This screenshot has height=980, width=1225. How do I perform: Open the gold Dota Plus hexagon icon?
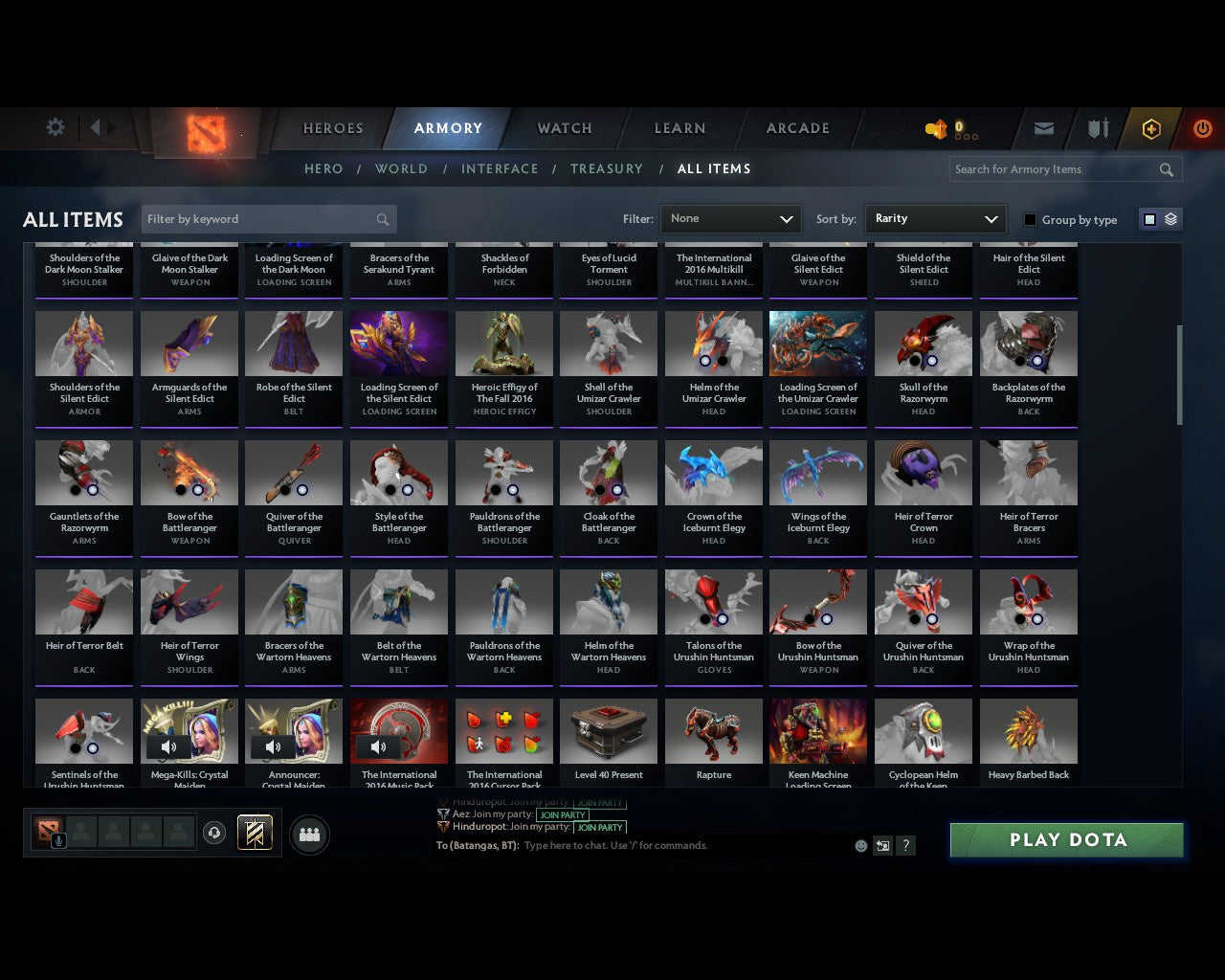(1150, 127)
